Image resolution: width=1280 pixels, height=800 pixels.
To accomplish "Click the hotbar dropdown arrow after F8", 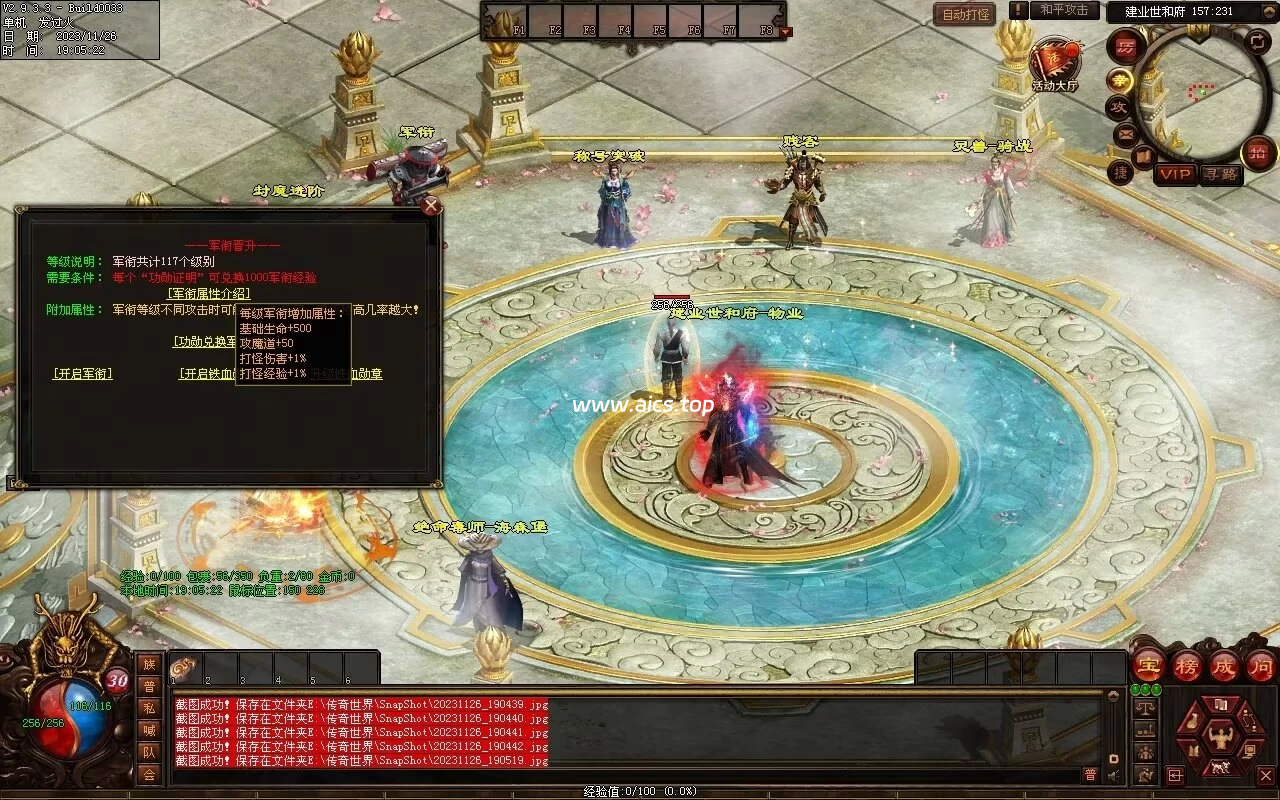I will pos(785,32).
